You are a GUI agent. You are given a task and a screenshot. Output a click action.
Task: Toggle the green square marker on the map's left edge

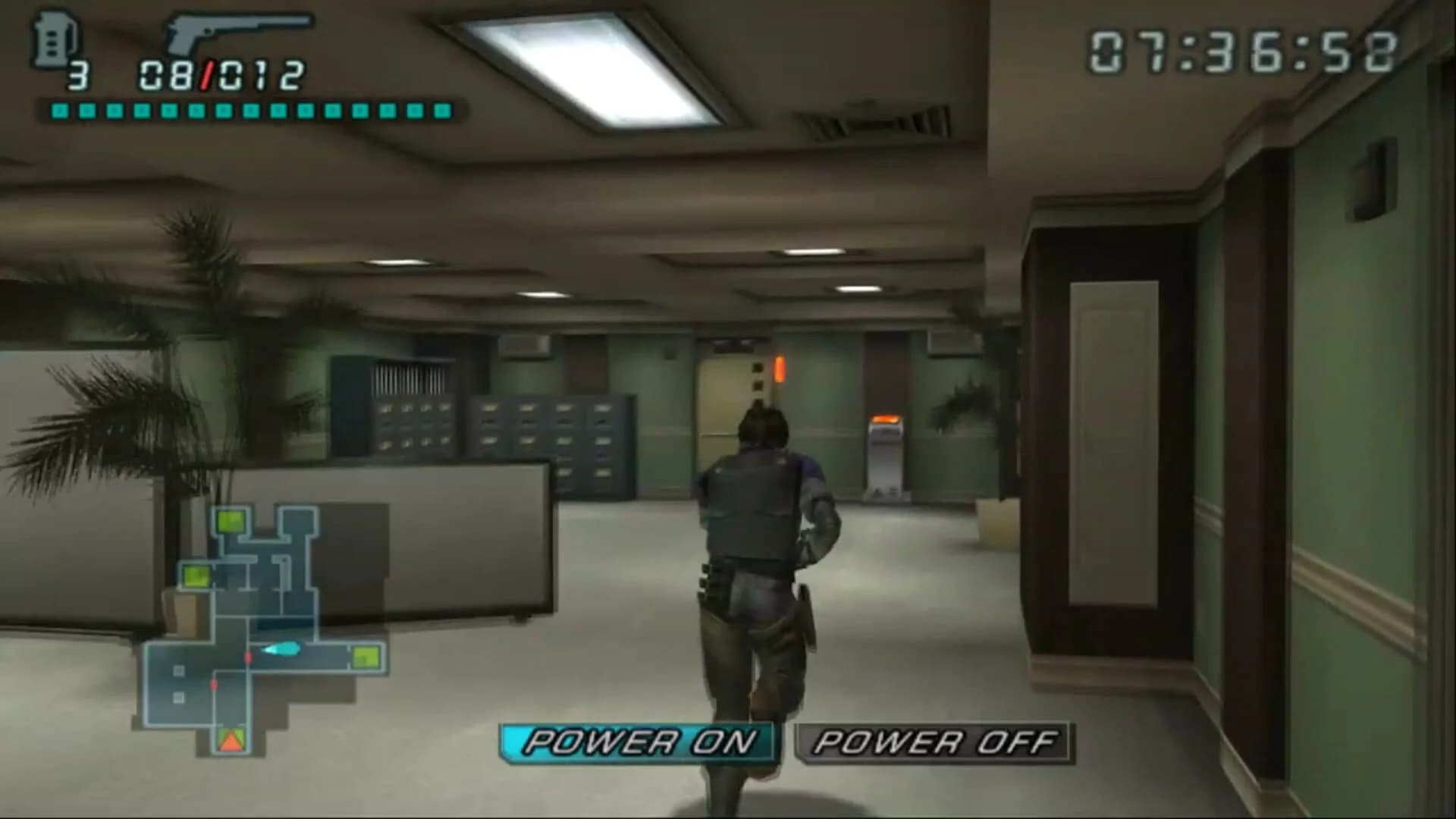pyautogui.click(x=196, y=576)
